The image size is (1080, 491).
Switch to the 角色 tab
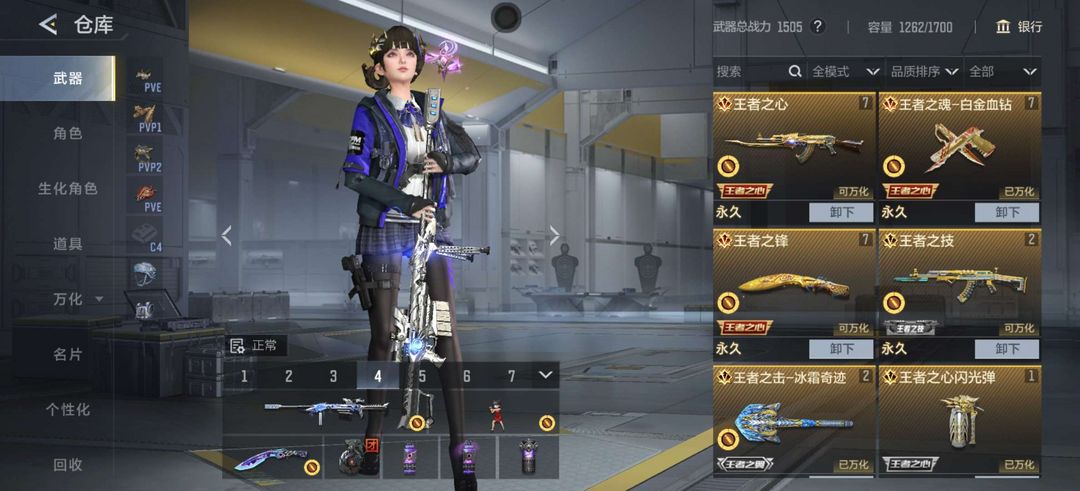(x=68, y=133)
